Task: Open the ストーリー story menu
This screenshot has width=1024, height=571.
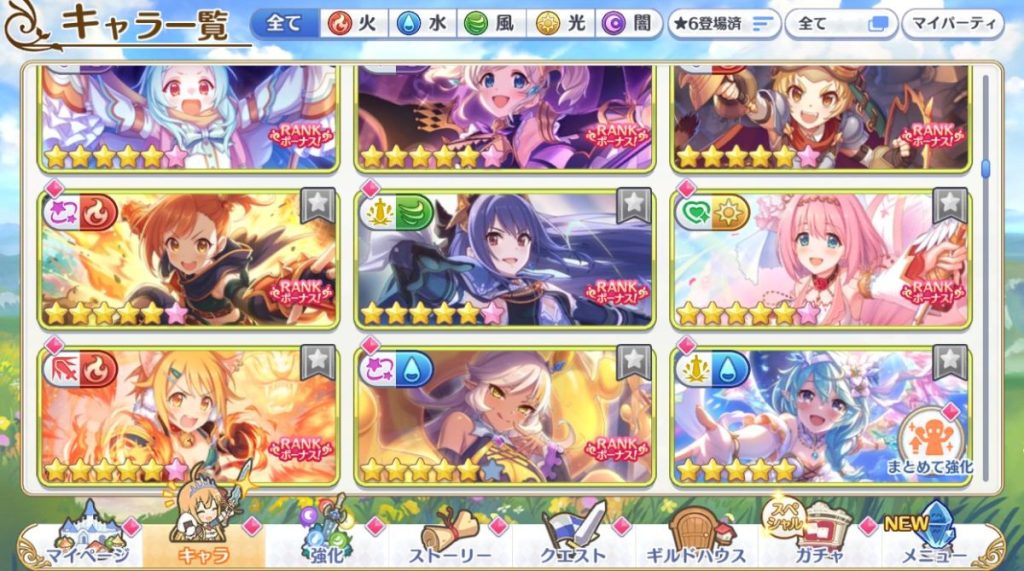Action: 450,541
